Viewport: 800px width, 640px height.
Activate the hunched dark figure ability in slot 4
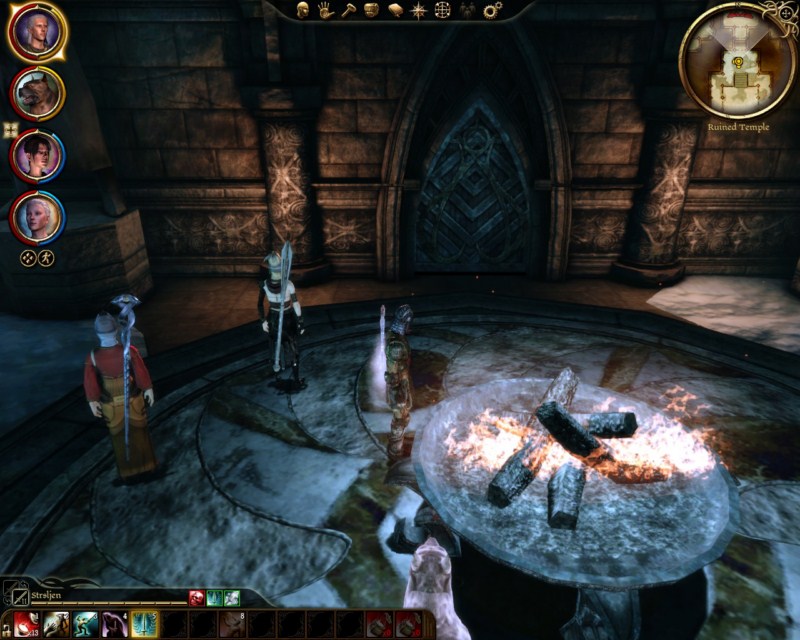click(x=113, y=625)
